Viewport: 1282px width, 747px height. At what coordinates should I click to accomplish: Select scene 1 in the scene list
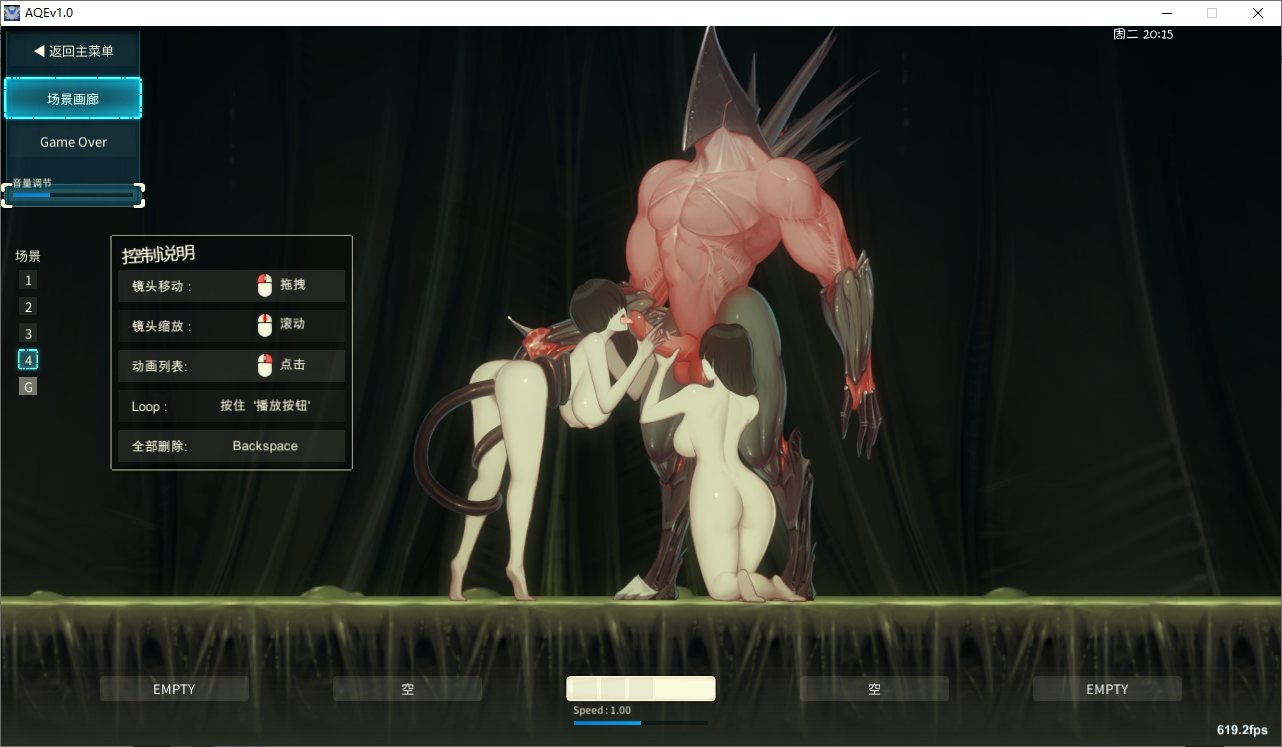pos(27,280)
